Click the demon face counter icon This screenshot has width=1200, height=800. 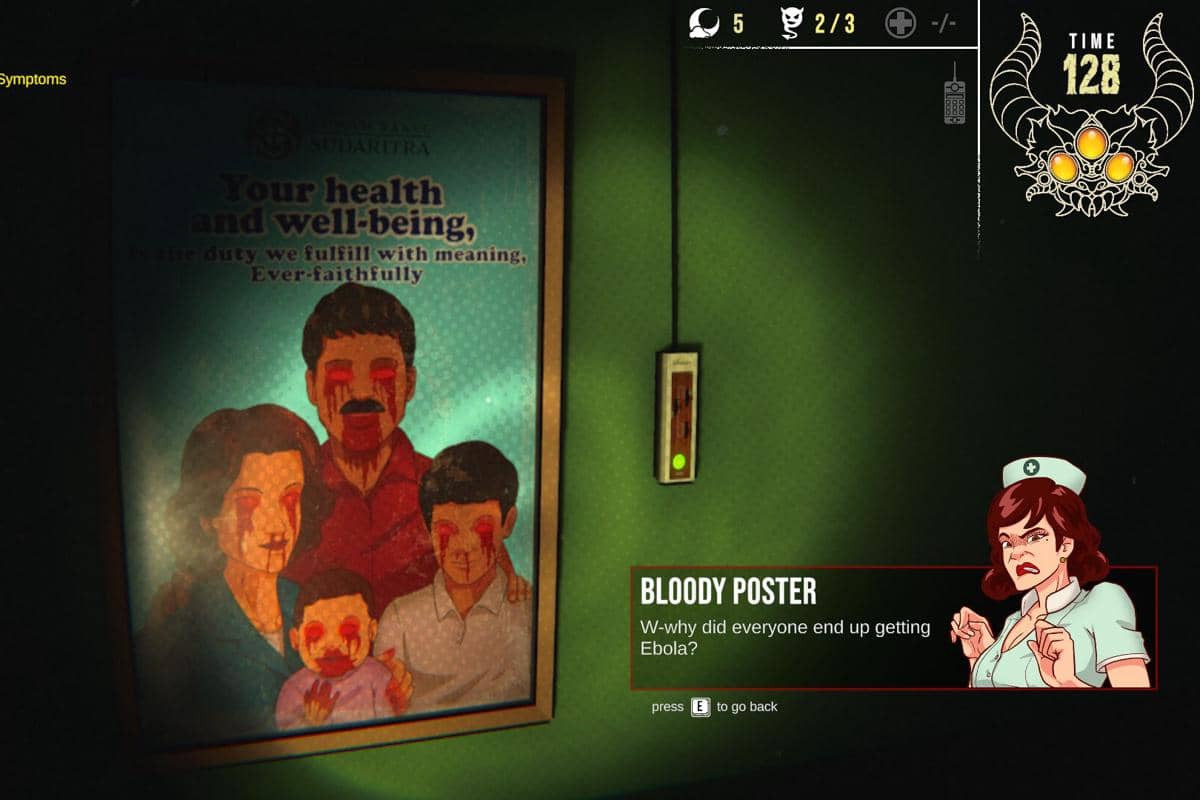(793, 24)
